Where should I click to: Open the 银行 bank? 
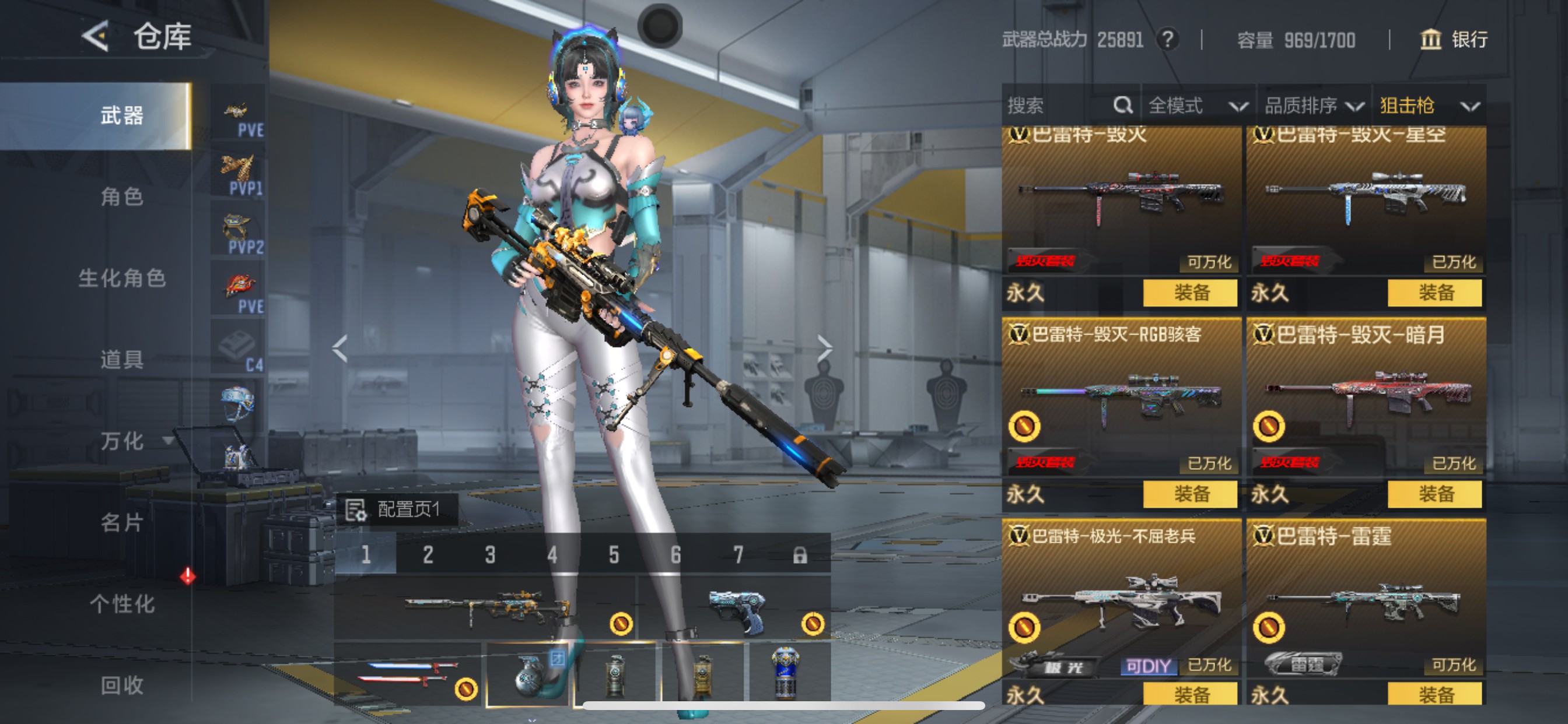tap(1454, 40)
